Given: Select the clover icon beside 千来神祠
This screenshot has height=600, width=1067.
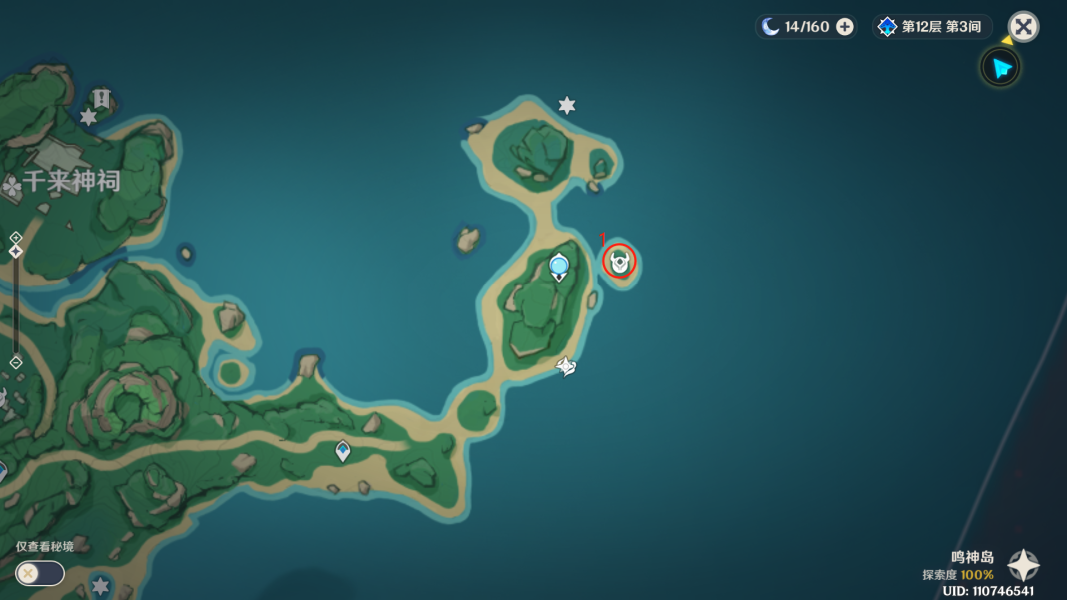Looking at the screenshot, I should pos(12,186).
